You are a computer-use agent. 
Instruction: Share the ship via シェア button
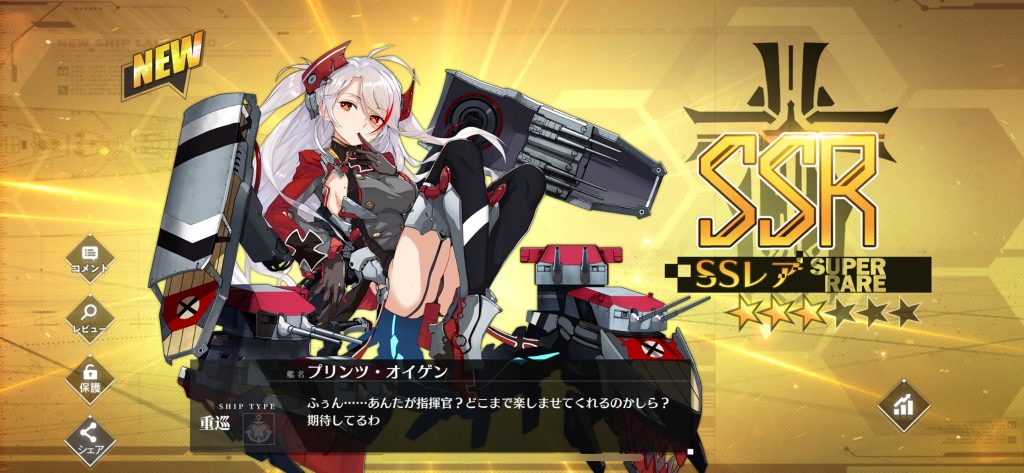click(90, 435)
